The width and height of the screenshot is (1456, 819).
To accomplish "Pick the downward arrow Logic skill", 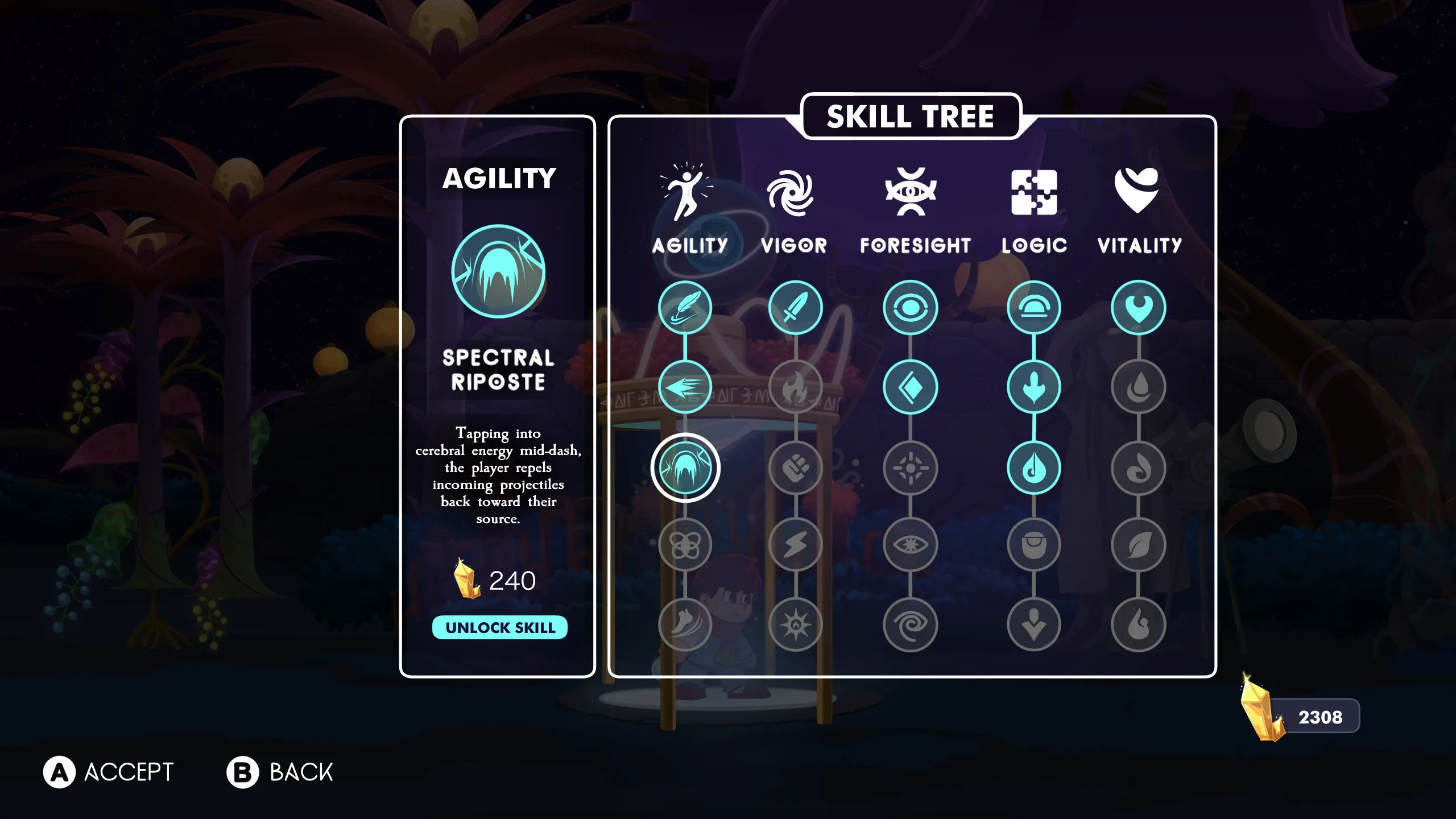I will pyautogui.click(x=1033, y=624).
